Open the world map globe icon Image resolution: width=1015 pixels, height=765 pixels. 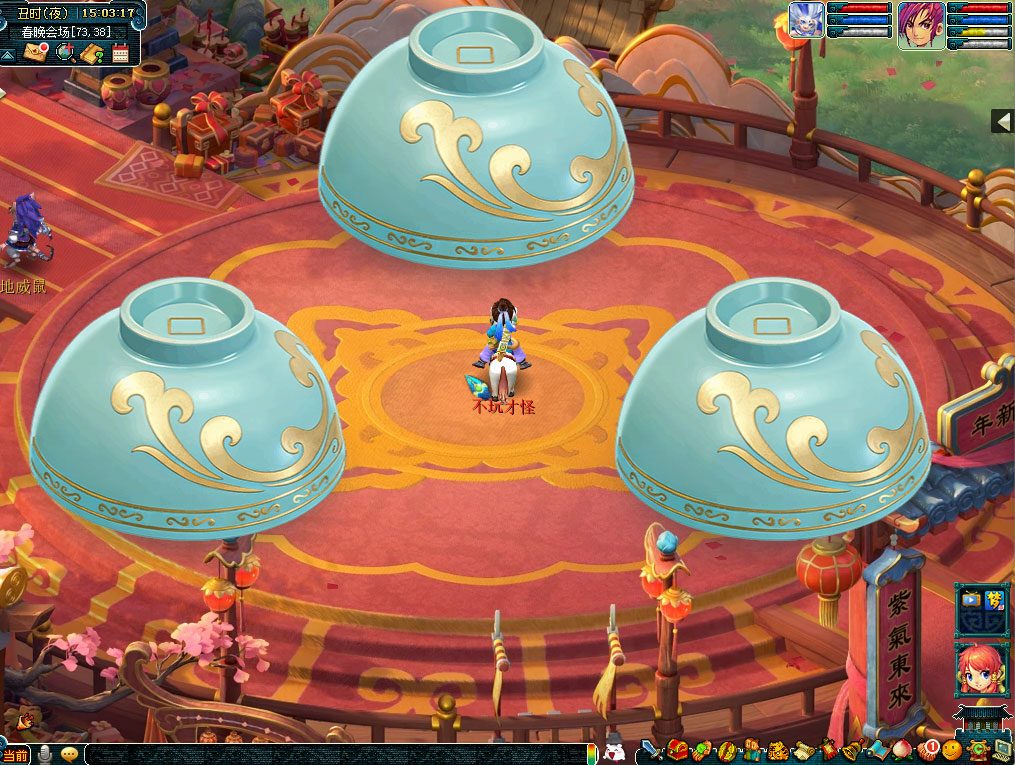65,52
